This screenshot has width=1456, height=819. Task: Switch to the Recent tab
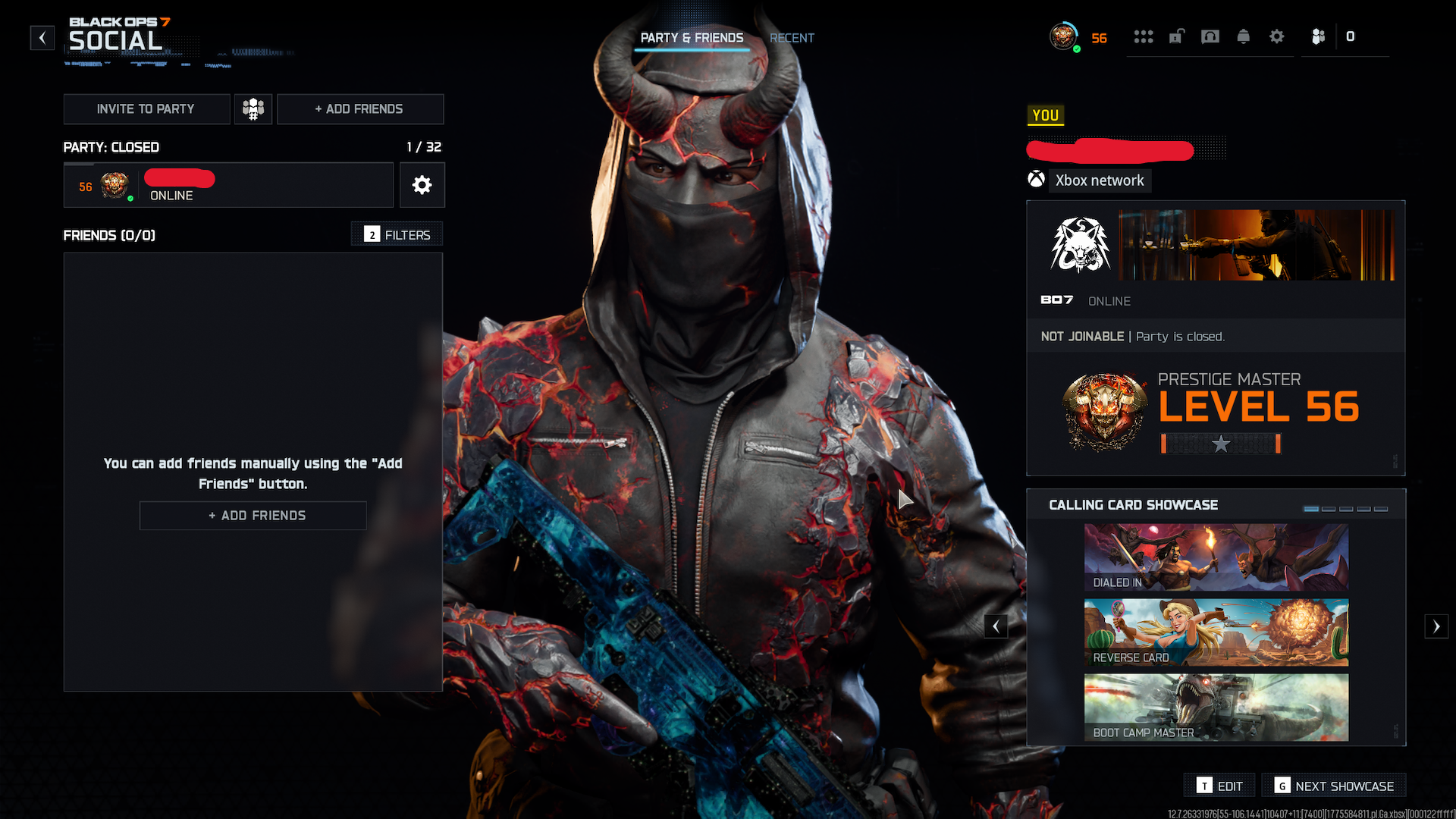click(792, 38)
